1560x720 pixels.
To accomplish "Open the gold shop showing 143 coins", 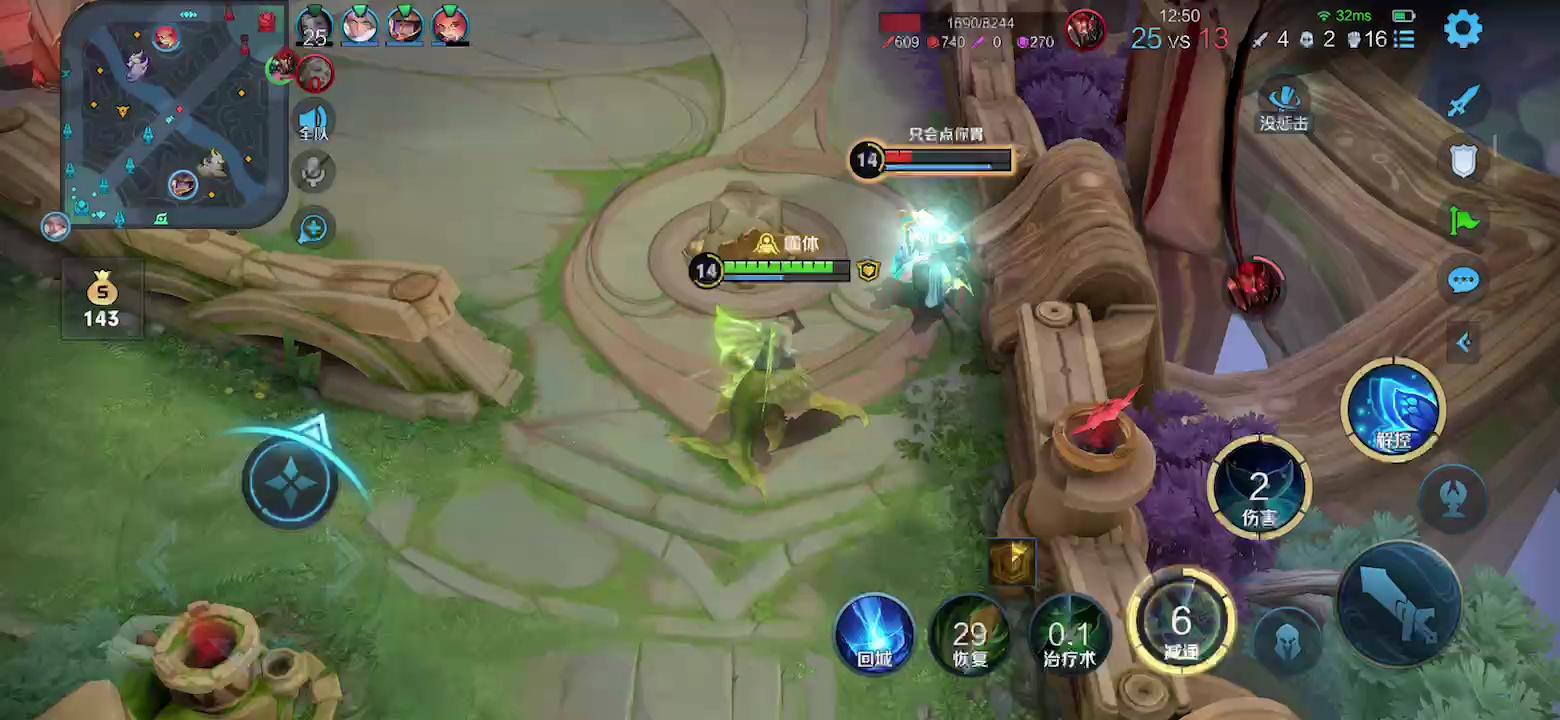I will click(102, 301).
